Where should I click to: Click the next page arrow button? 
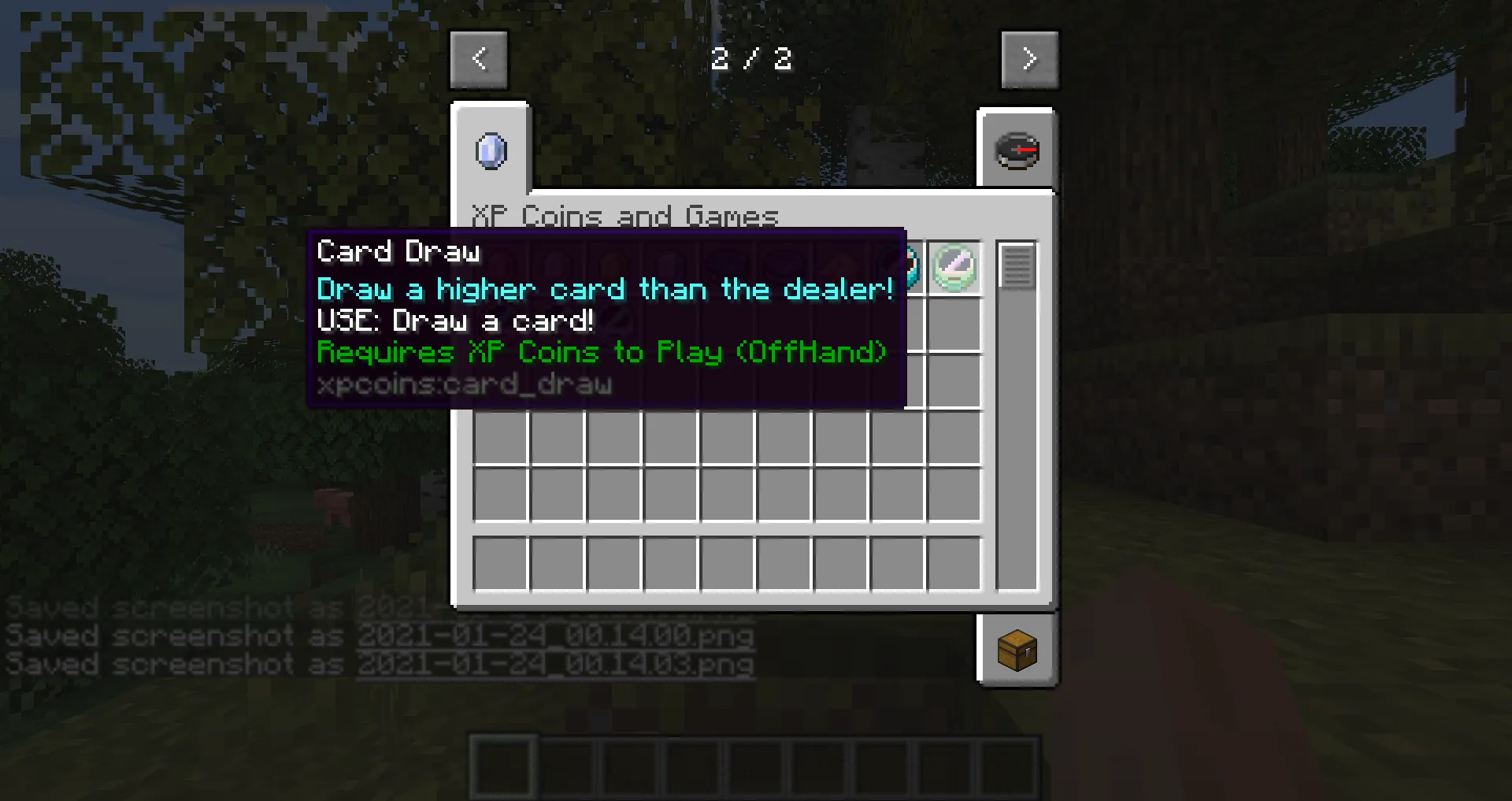pyautogui.click(x=1030, y=59)
